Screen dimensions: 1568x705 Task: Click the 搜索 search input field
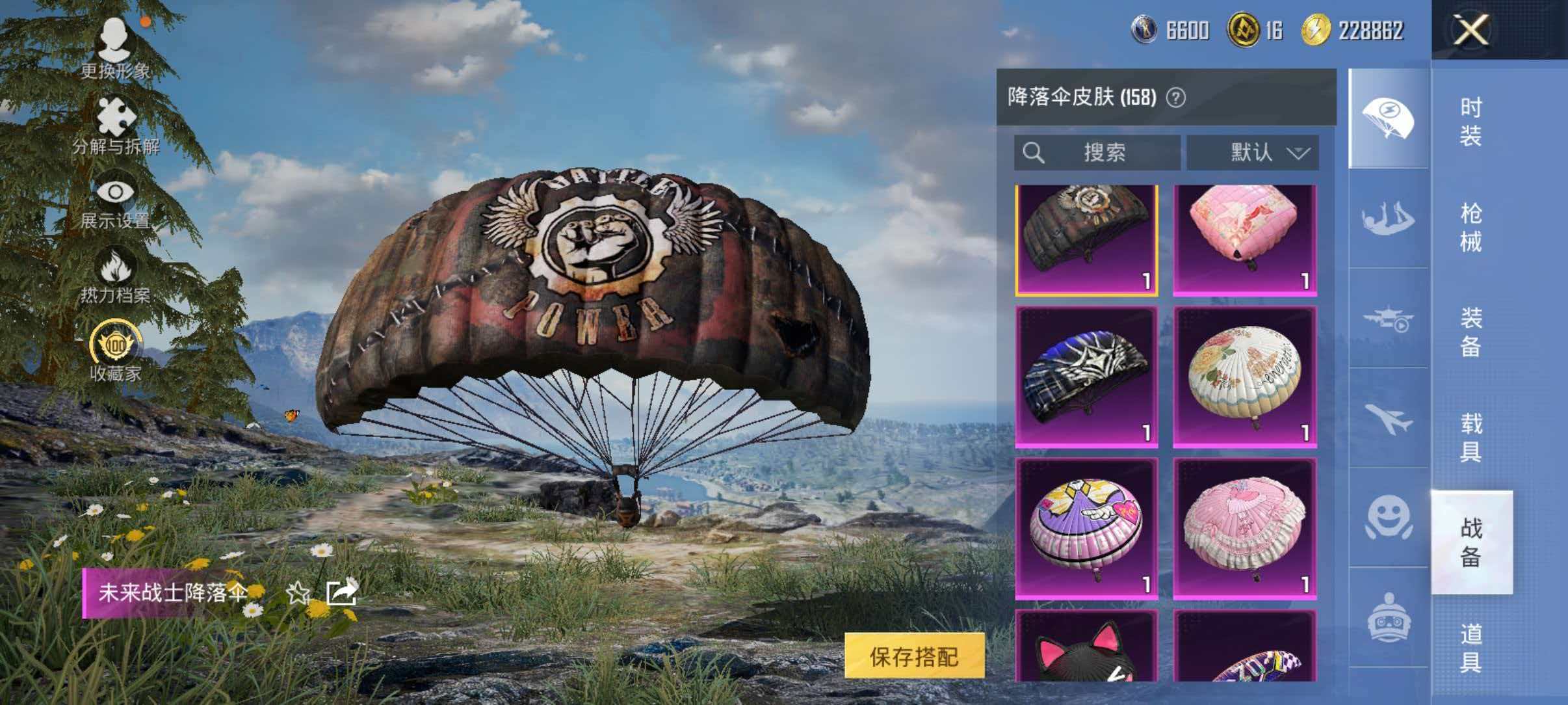point(1099,152)
